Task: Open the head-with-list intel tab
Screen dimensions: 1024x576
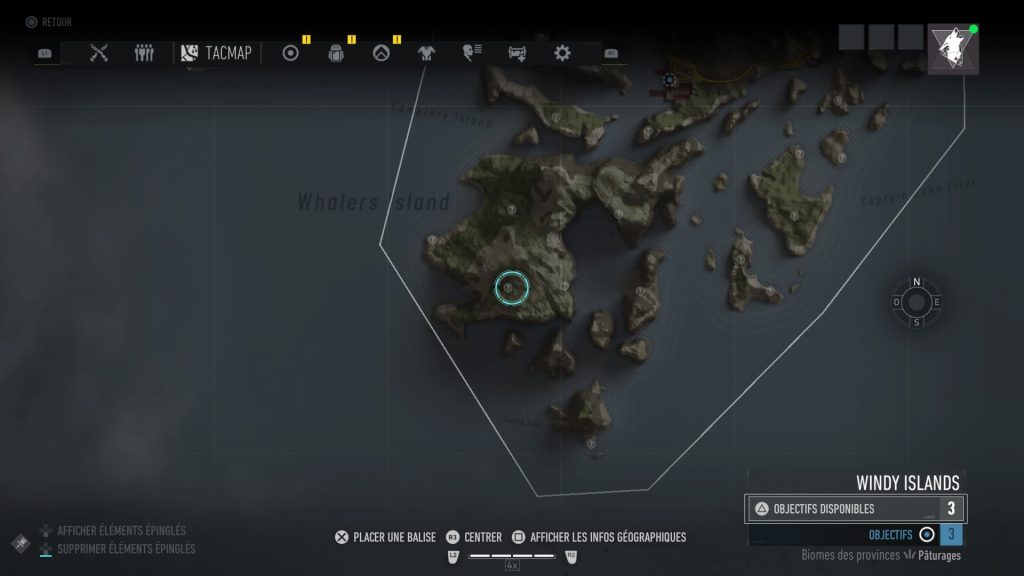Action: [x=471, y=53]
